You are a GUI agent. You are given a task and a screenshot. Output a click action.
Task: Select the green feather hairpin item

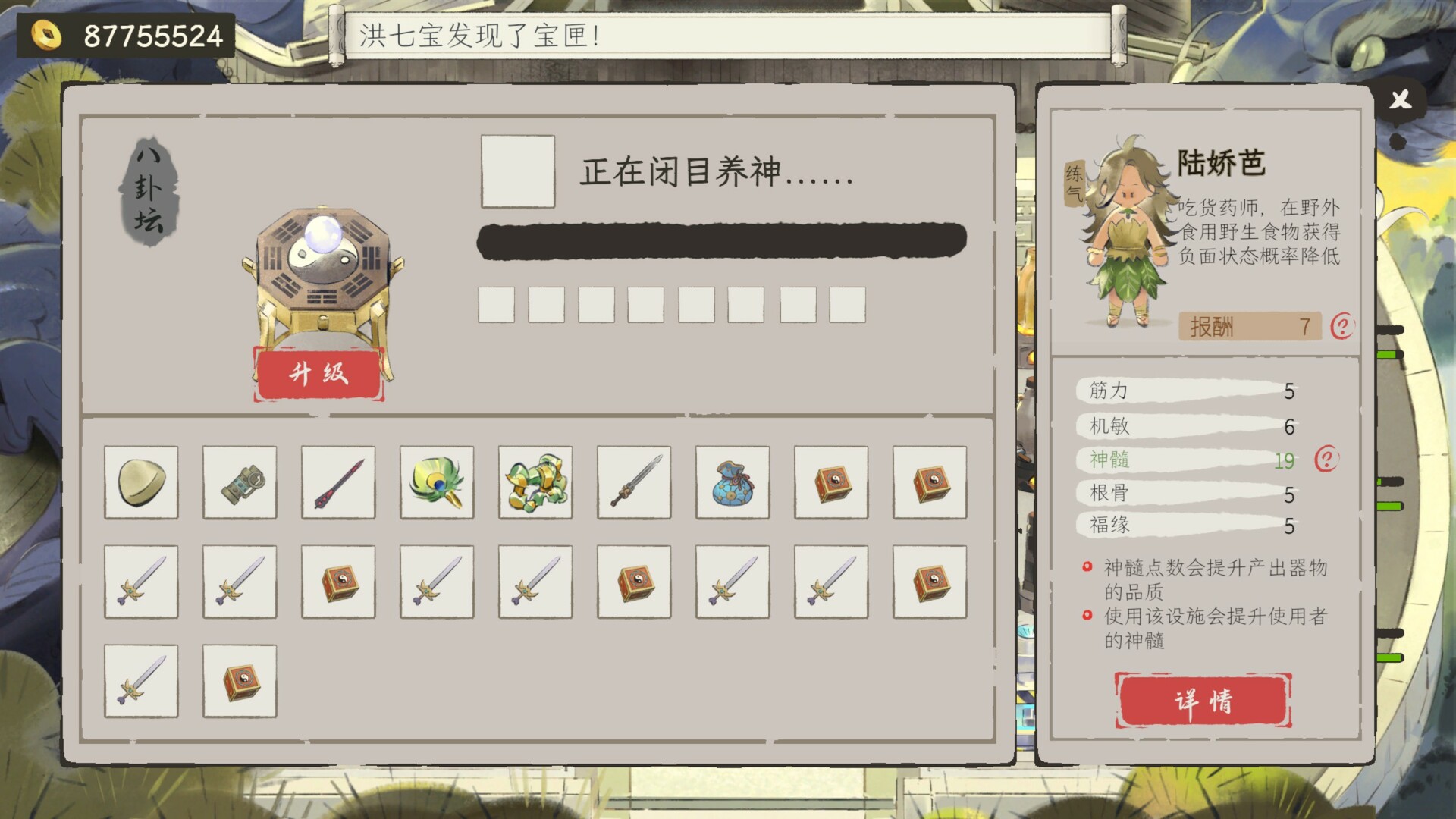pos(437,483)
